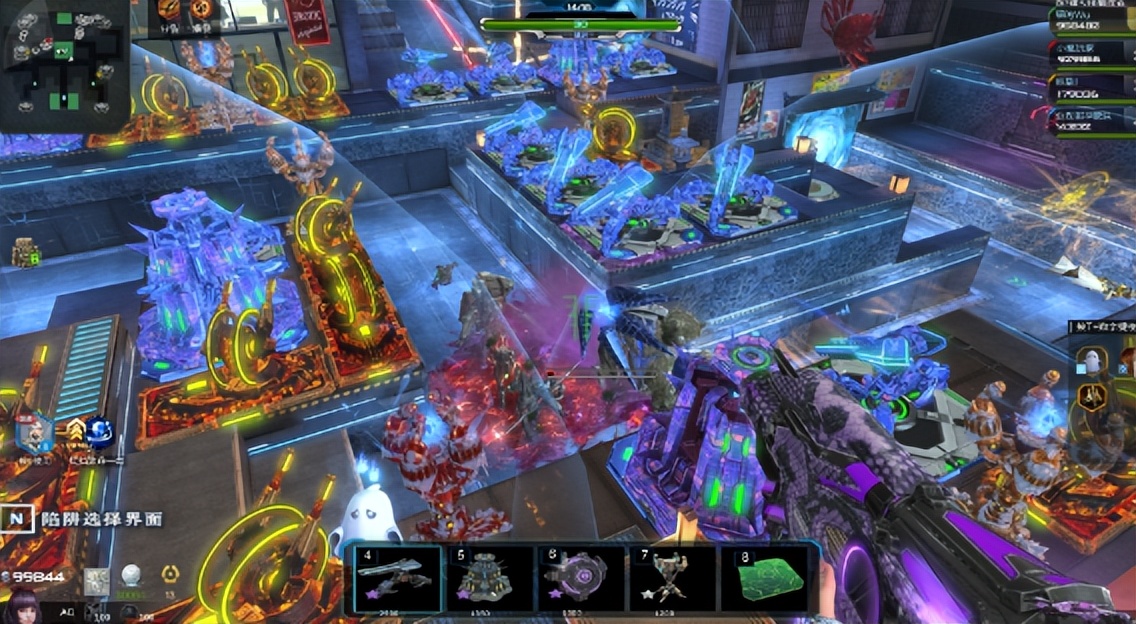The image size is (1136, 624).
Task: Choose the dome turret trap in slot 5
Action: [487, 577]
